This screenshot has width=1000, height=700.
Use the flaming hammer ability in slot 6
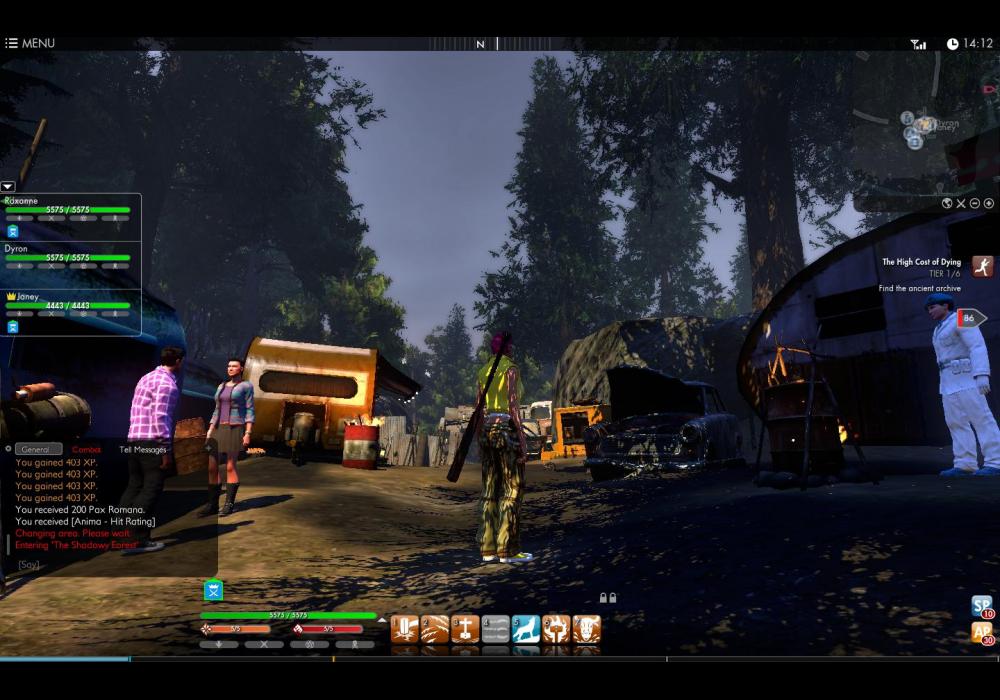(556, 629)
